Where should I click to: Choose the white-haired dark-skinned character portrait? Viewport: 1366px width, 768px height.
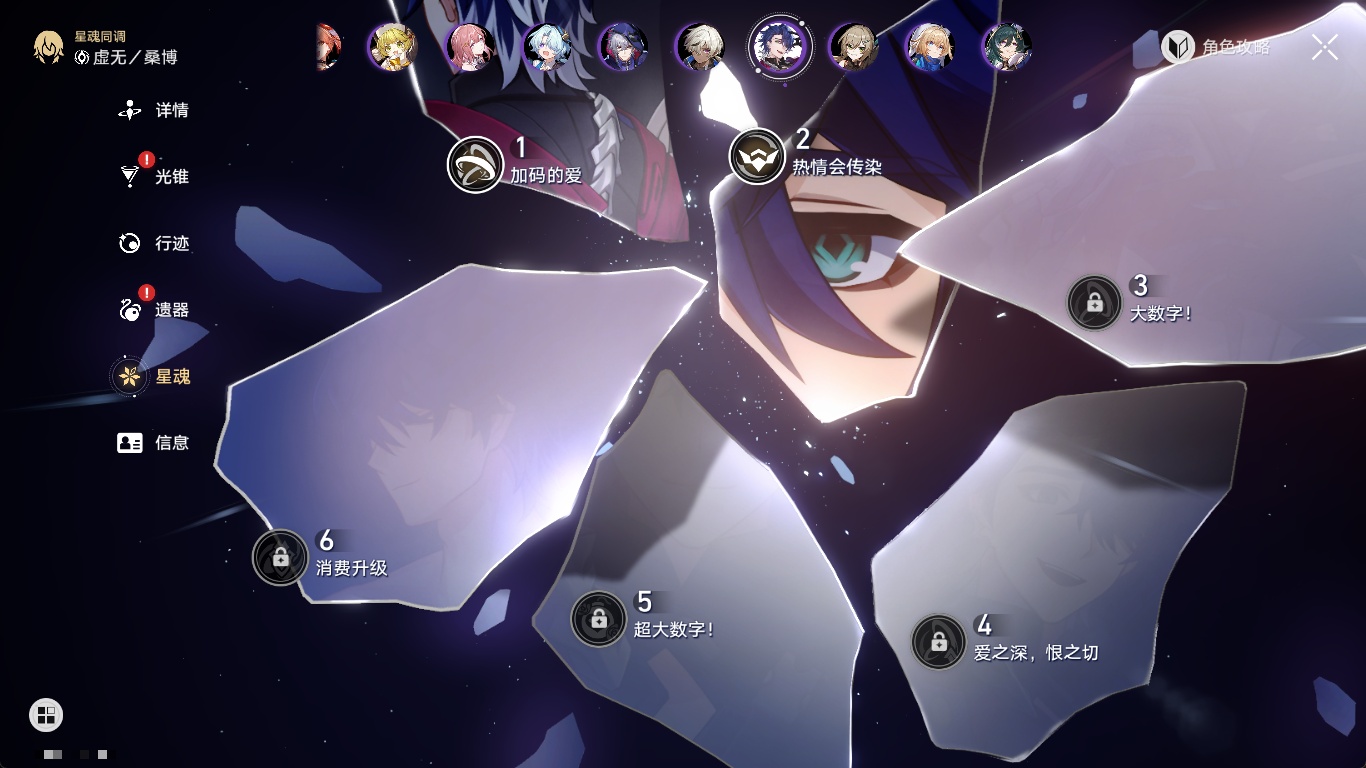(x=700, y=46)
